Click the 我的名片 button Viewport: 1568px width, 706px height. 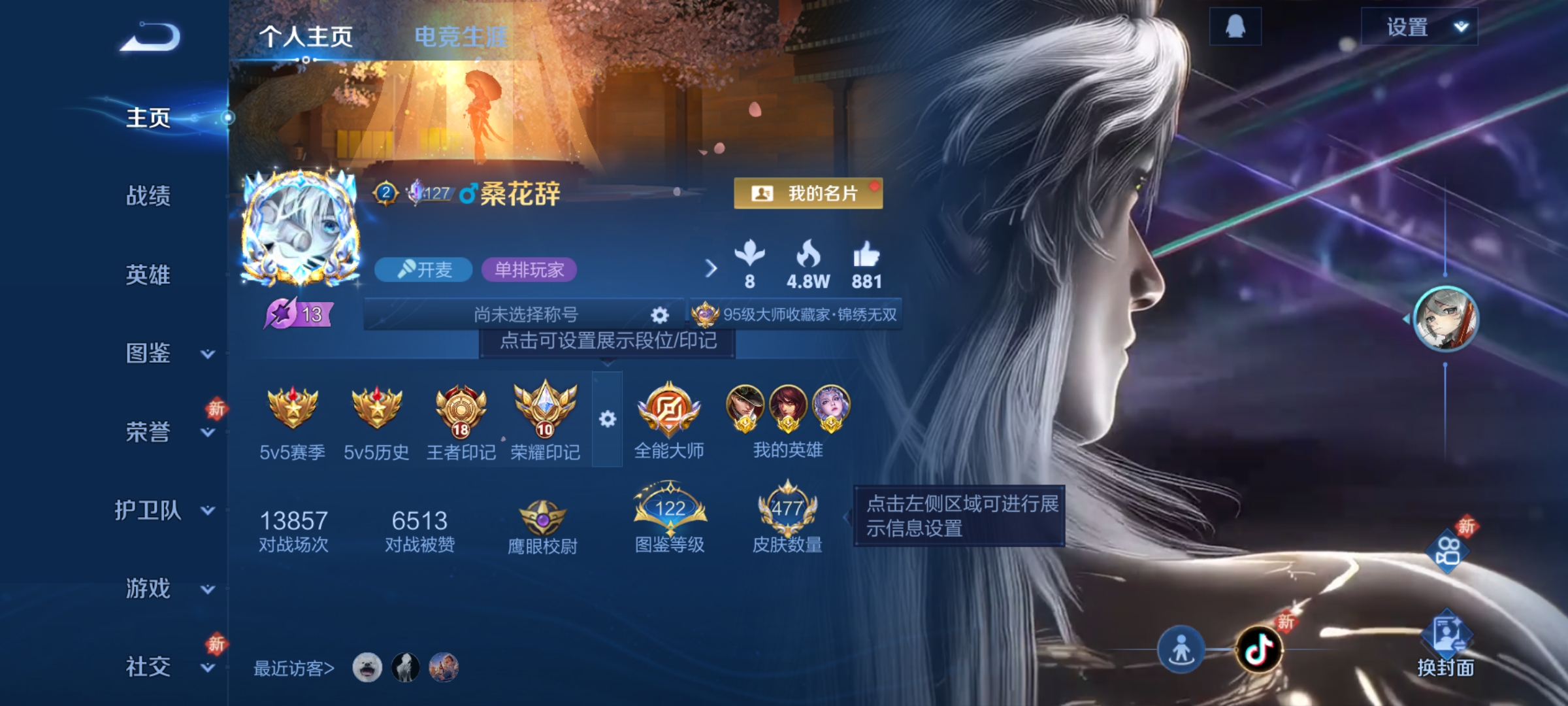point(808,193)
